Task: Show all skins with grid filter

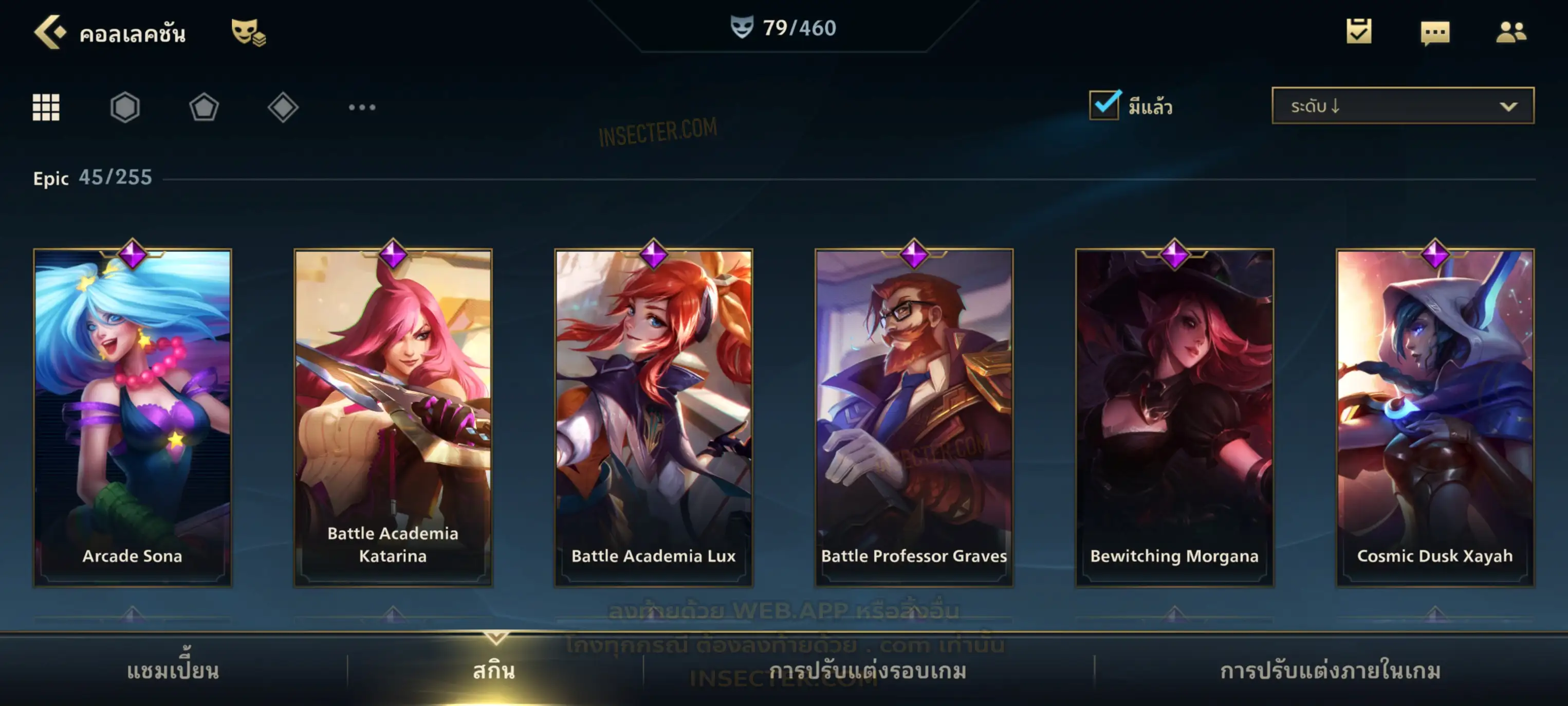Action: click(x=46, y=108)
